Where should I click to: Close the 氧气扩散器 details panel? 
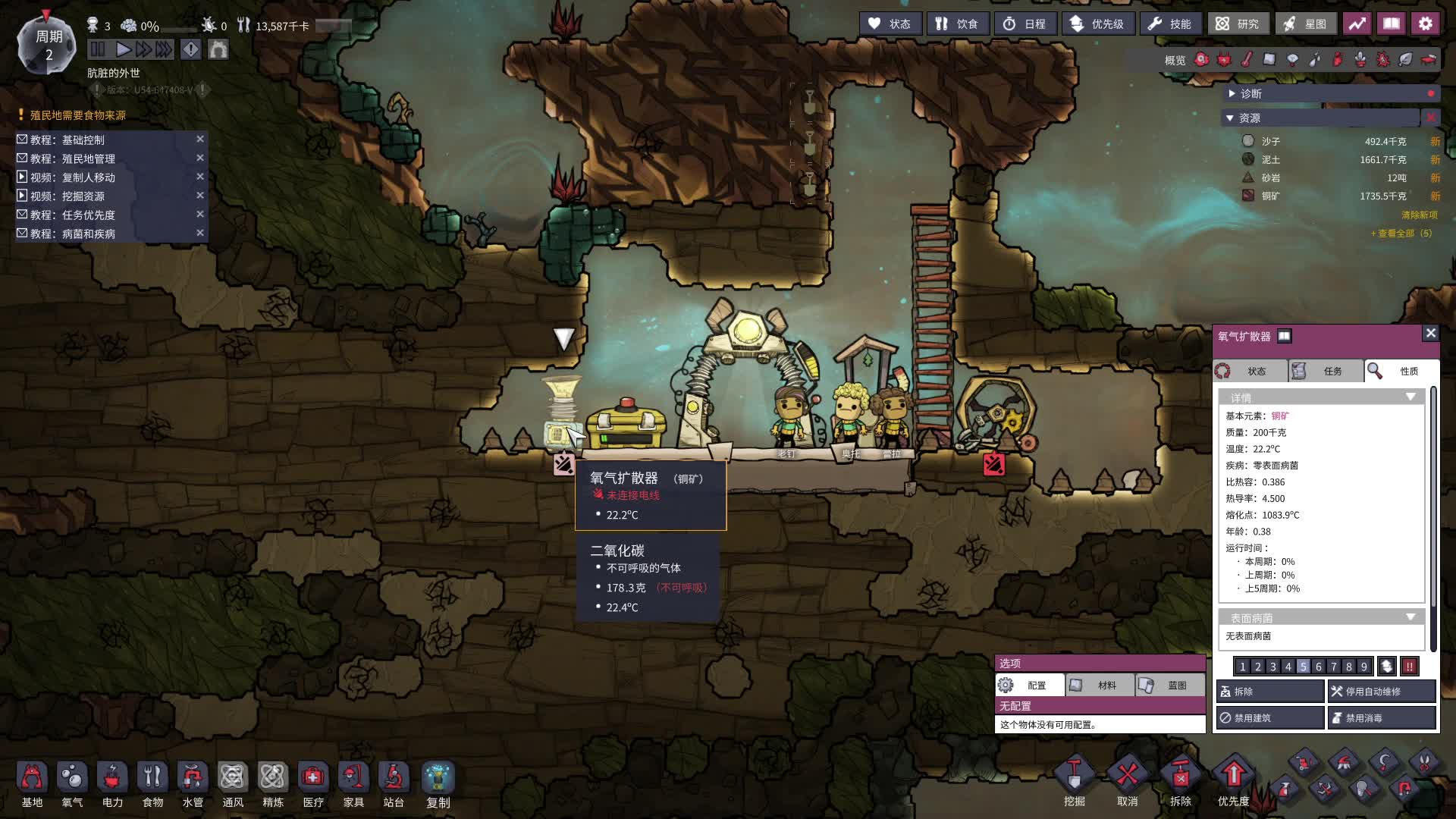click(1430, 333)
